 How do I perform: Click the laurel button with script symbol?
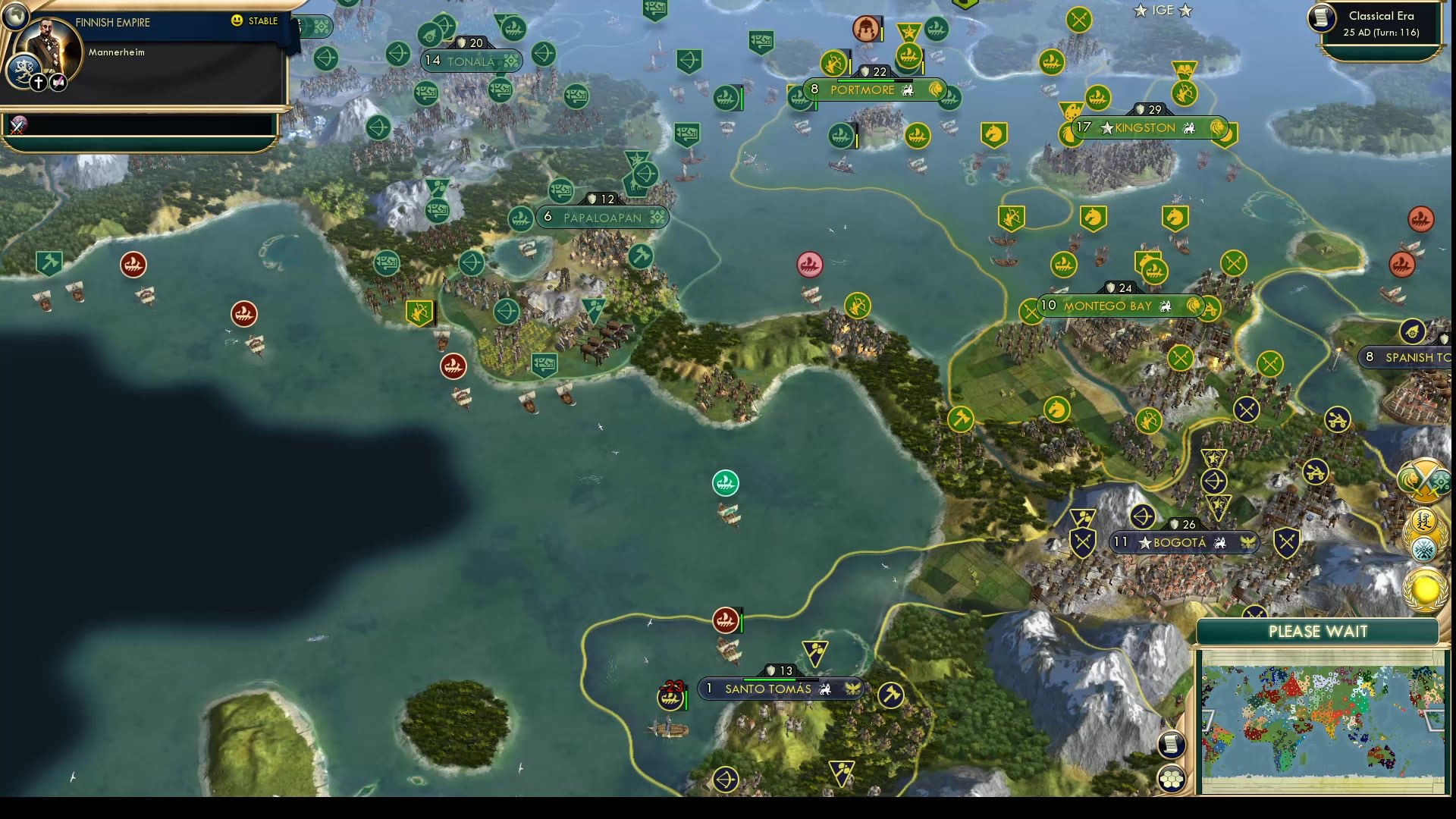1423,522
